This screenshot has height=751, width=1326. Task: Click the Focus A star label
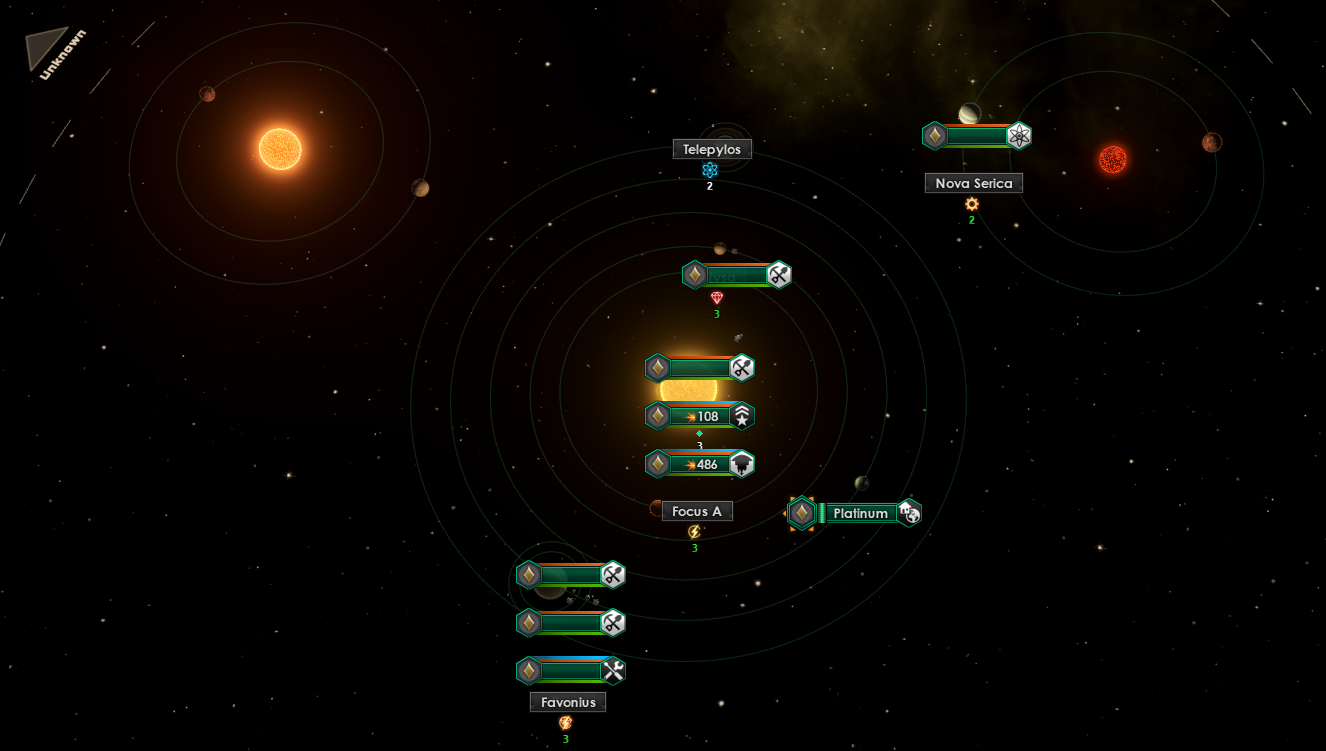[697, 511]
